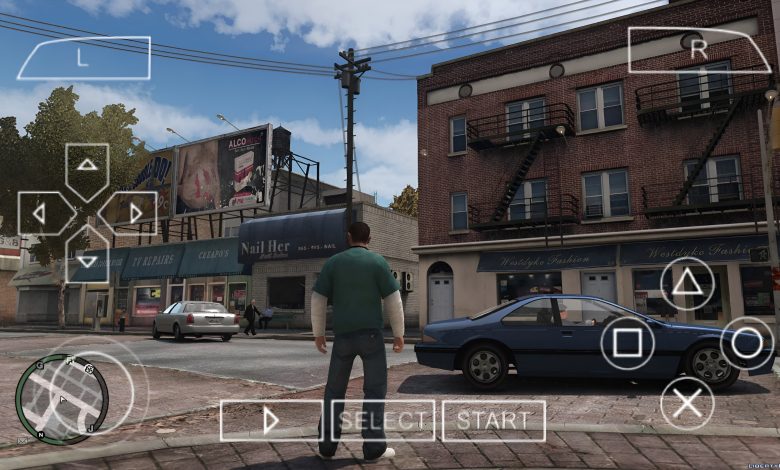Tap the cross action button
This screenshot has height=470, width=780.
point(687,403)
